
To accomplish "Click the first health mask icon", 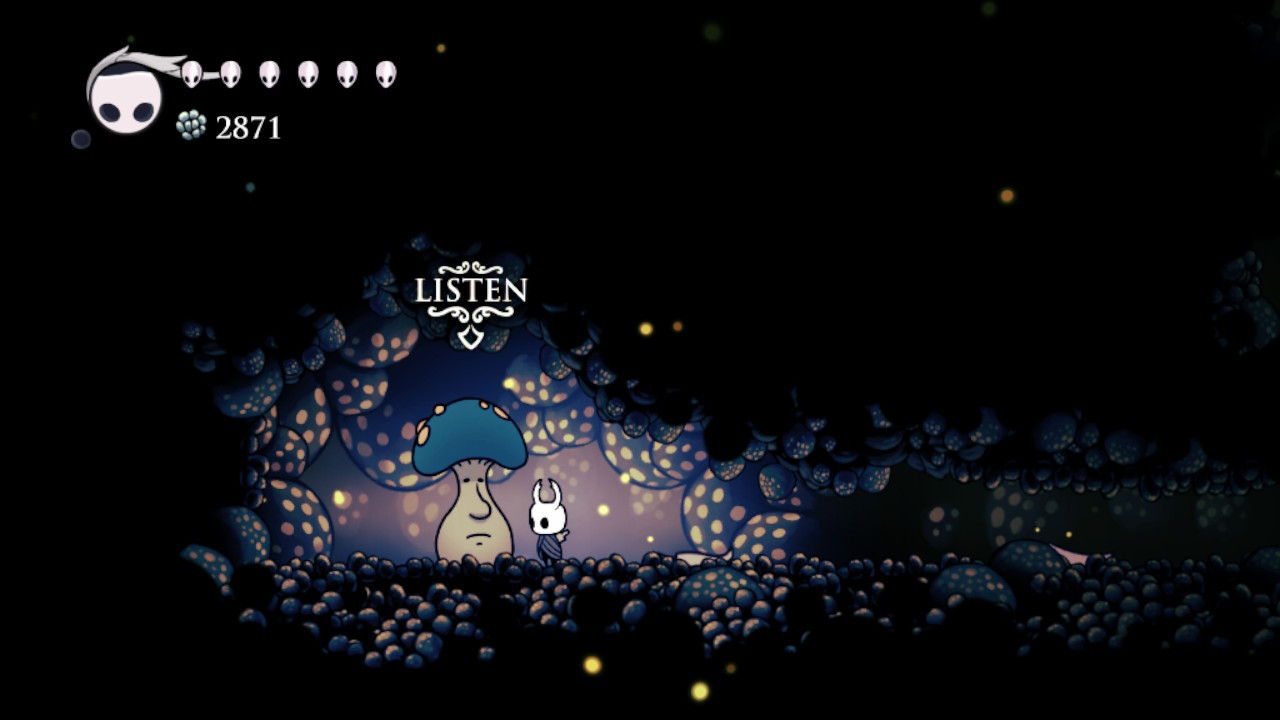I will pyautogui.click(x=192, y=74).
